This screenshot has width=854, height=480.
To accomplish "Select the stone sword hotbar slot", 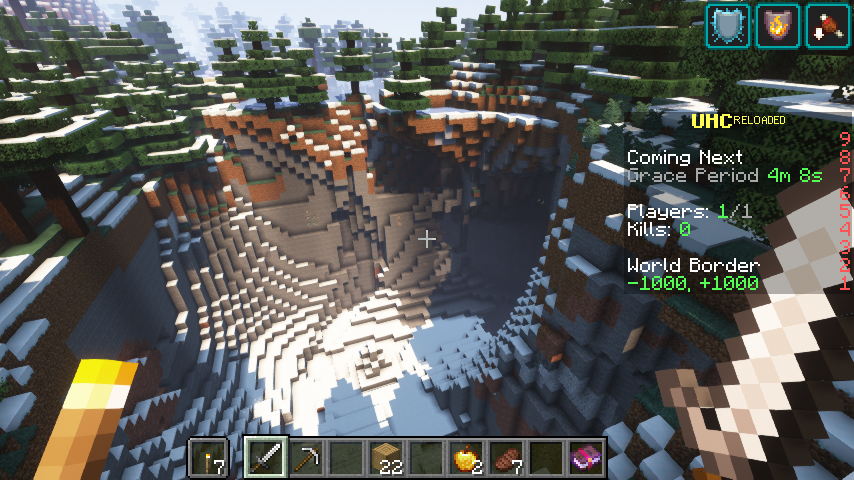I will (x=267, y=459).
